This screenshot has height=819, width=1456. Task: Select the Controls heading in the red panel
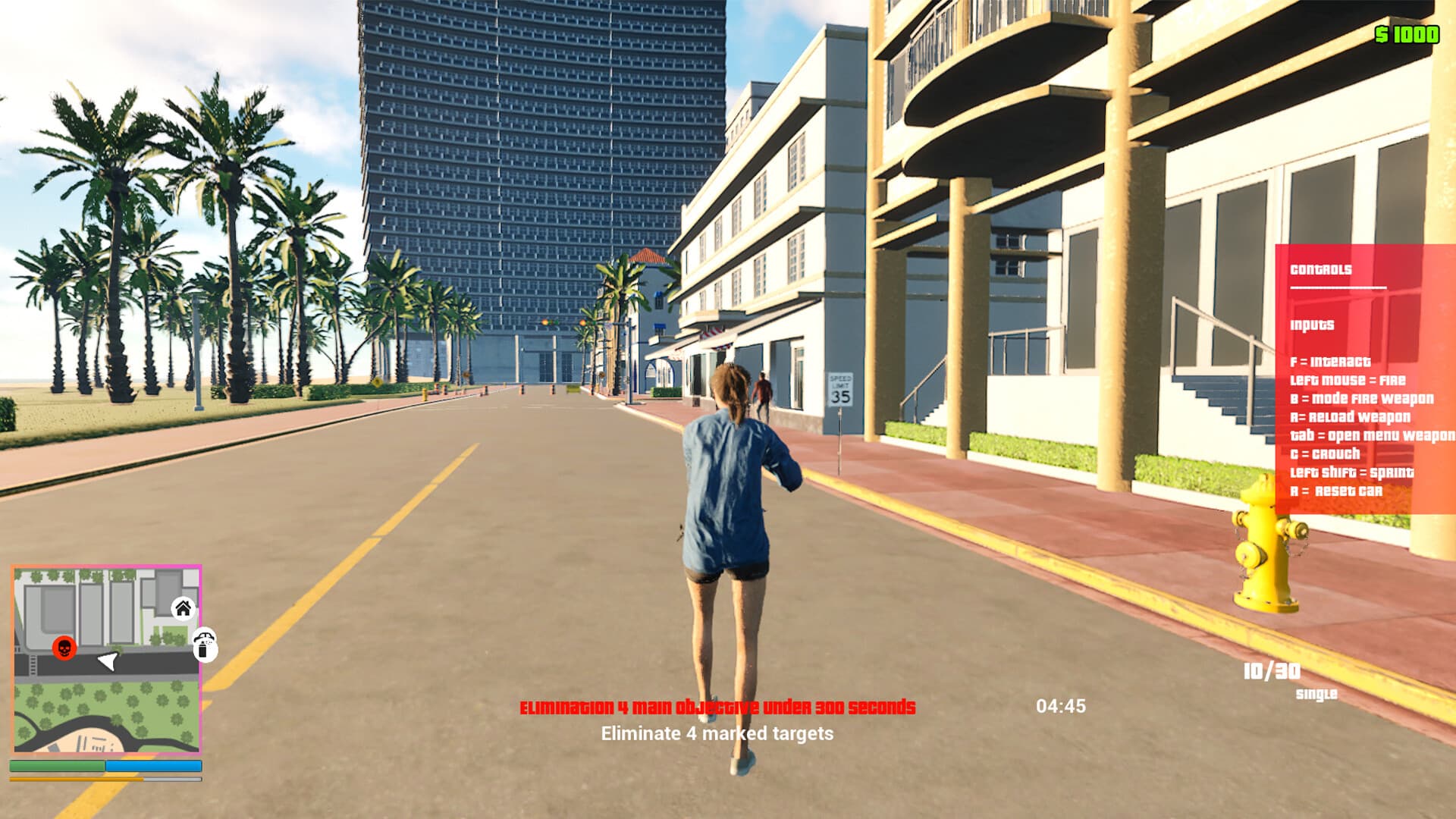(1322, 268)
